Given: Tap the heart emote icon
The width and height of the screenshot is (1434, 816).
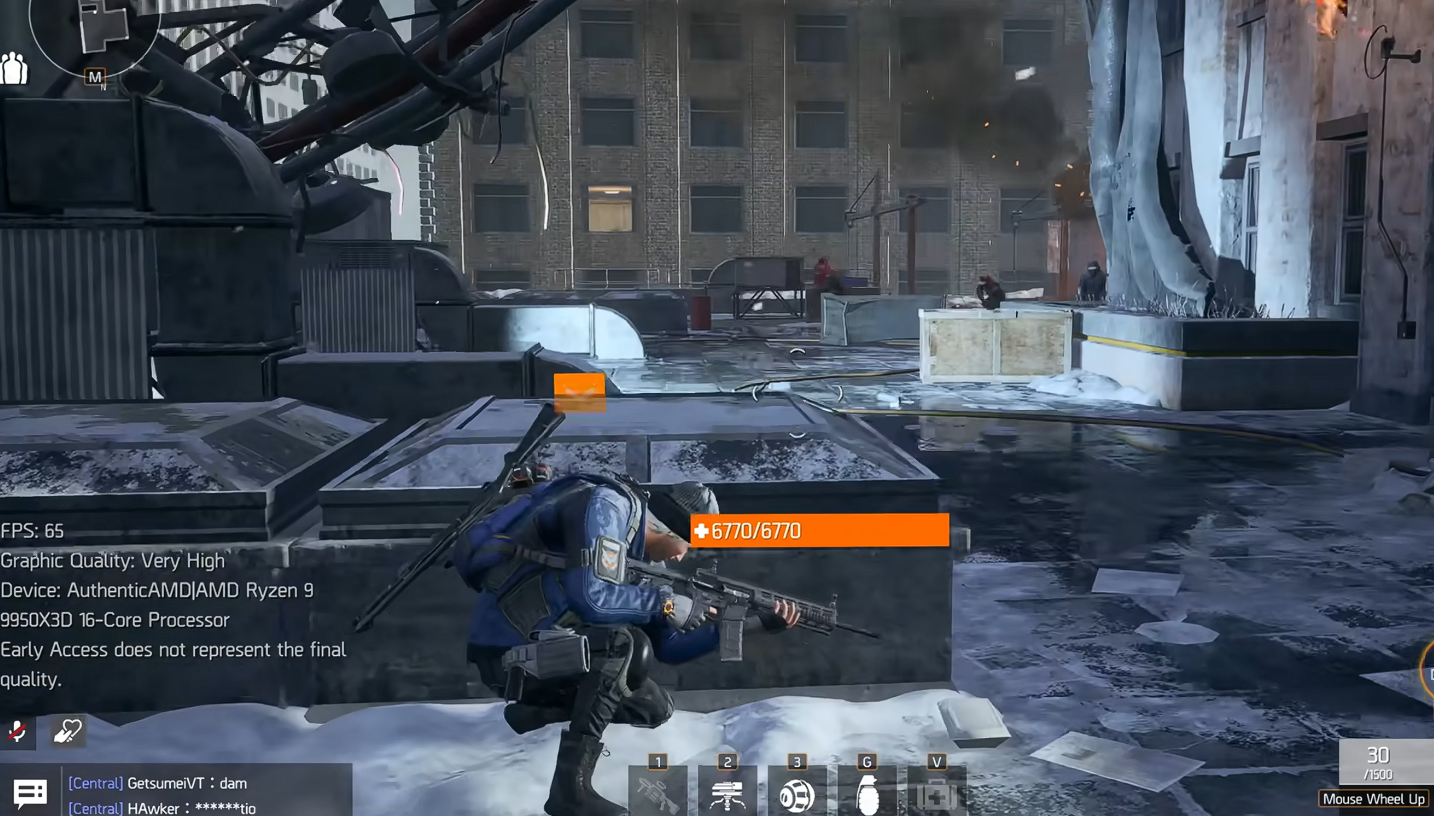Looking at the screenshot, I should 67,732.
